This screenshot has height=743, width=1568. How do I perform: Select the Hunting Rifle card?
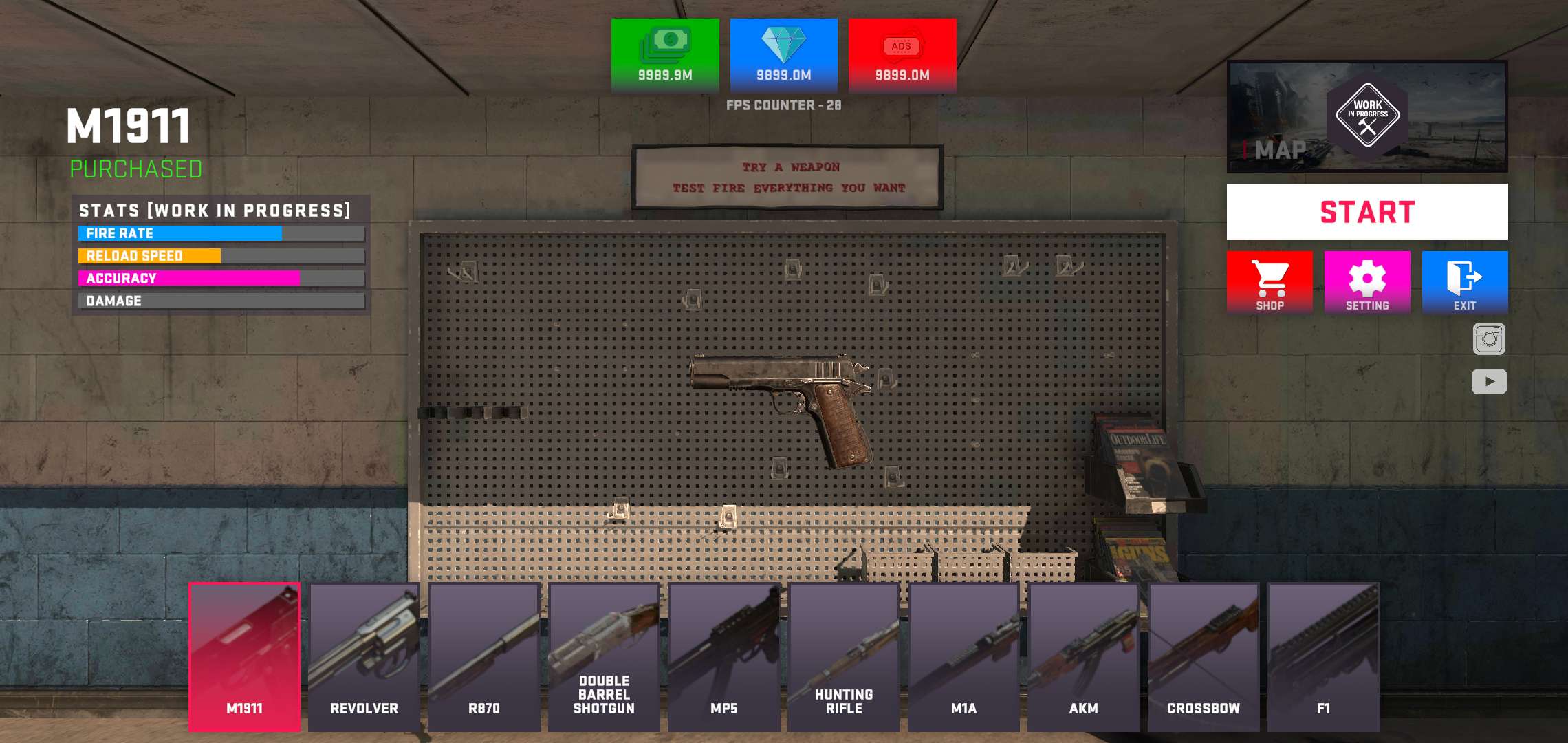point(844,657)
